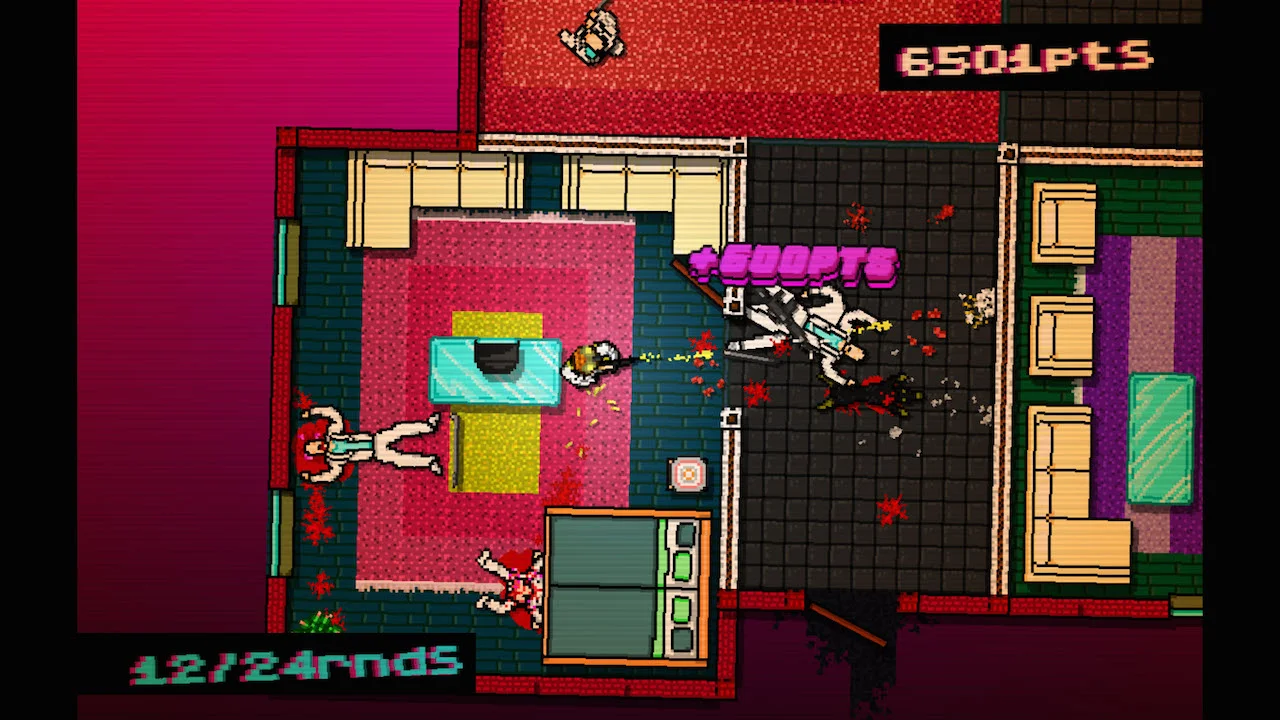Screen dimensions: 1280x720
Task: Select the red crate item near the bed
Action: pos(687,474)
